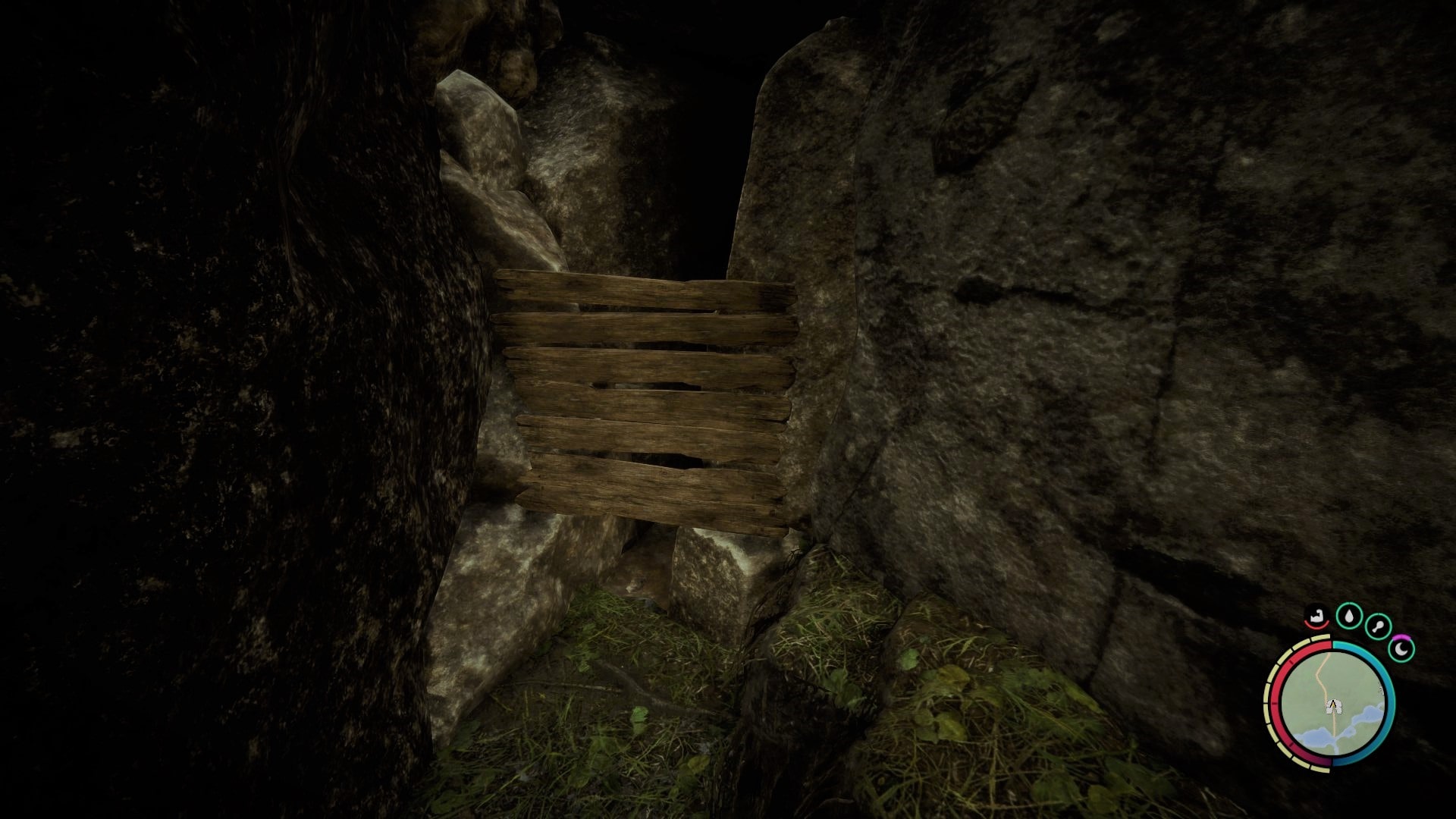Screen dimensions: 1456x819
Task: Select the water droplet hydration icon
Action: click(1349, 616)
